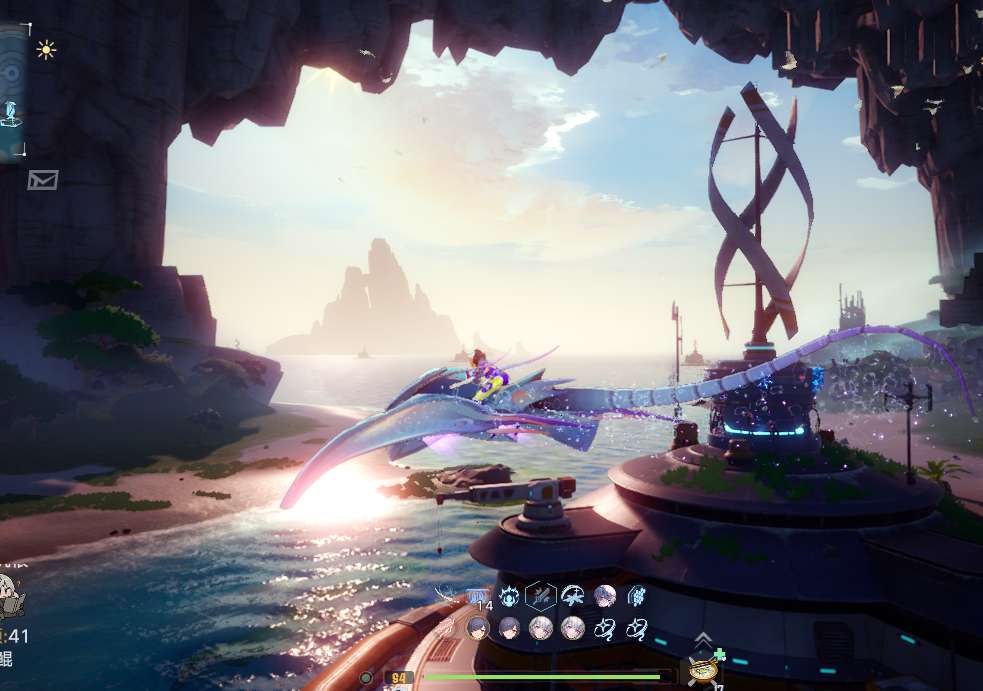The image size is (983, 691).
Task: Inspect the blue flame buff icon
Action: coord(509,597)
